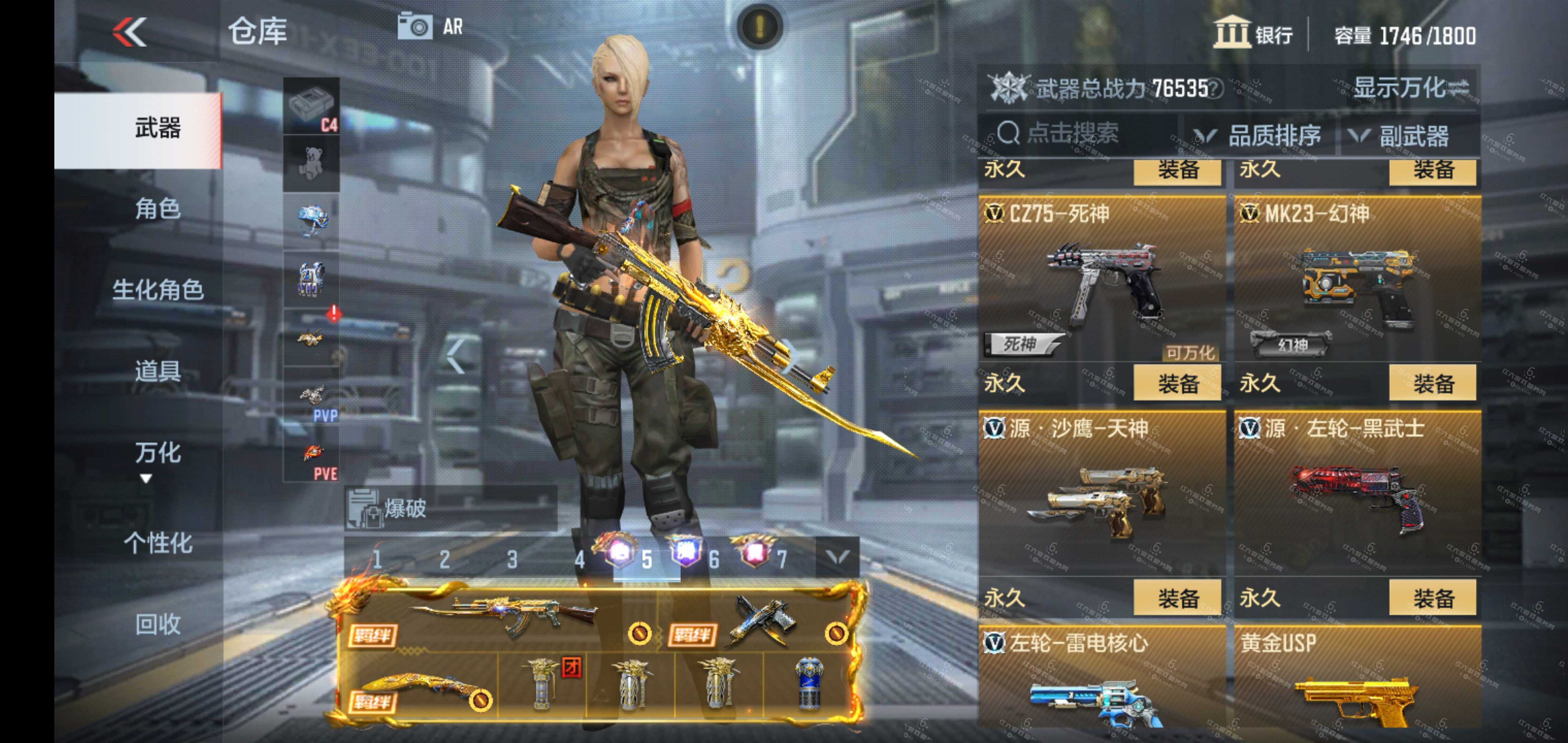Equip the MK23-幻神 pistol
The height and width of the screenshot is (743, 1568).
click(1432, 384)
